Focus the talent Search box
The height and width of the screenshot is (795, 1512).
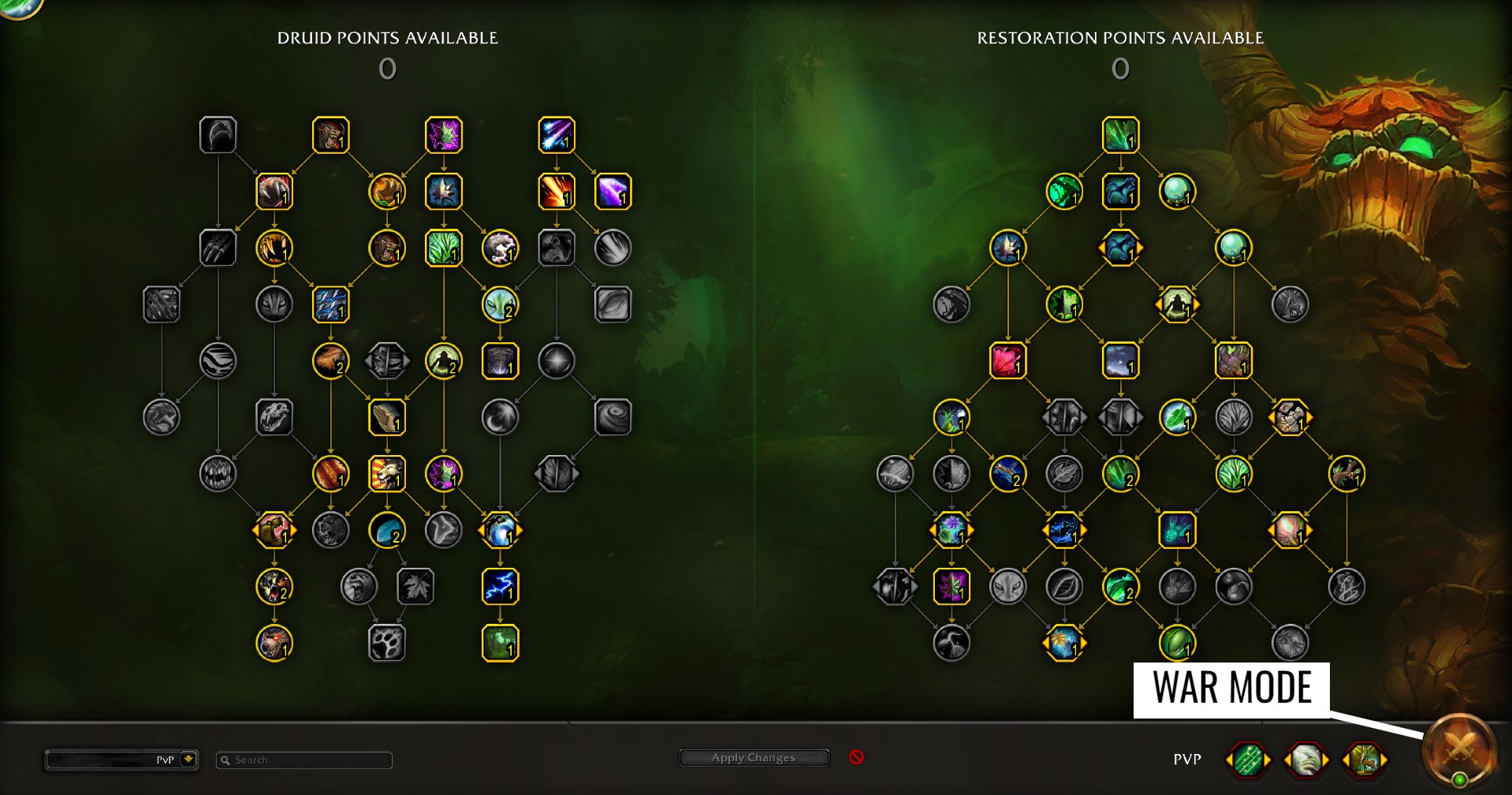[x=304, y=760]
